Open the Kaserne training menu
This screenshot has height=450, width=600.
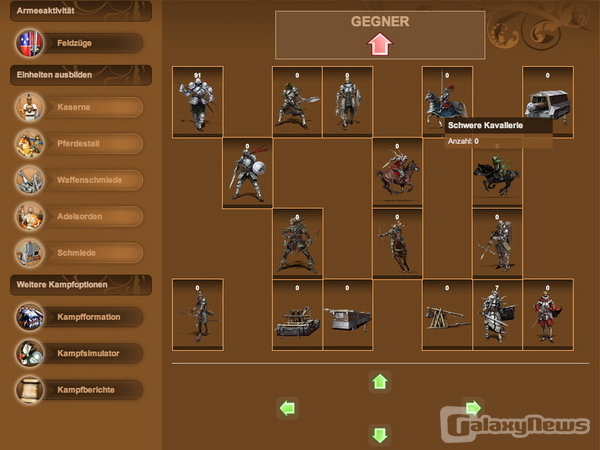click(78, 107)
